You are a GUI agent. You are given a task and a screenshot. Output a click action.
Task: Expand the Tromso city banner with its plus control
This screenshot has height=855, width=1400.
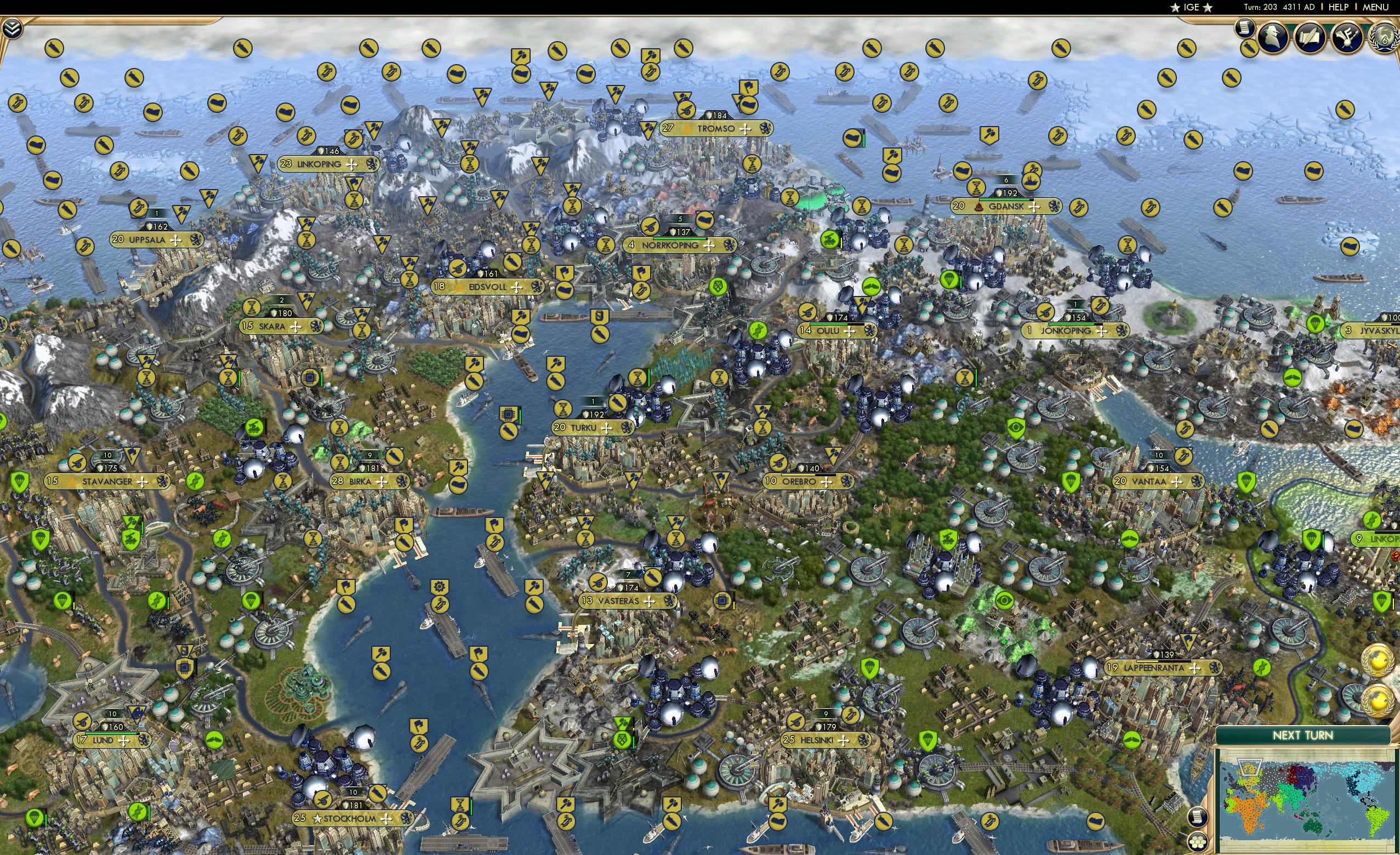pos(745,130)
